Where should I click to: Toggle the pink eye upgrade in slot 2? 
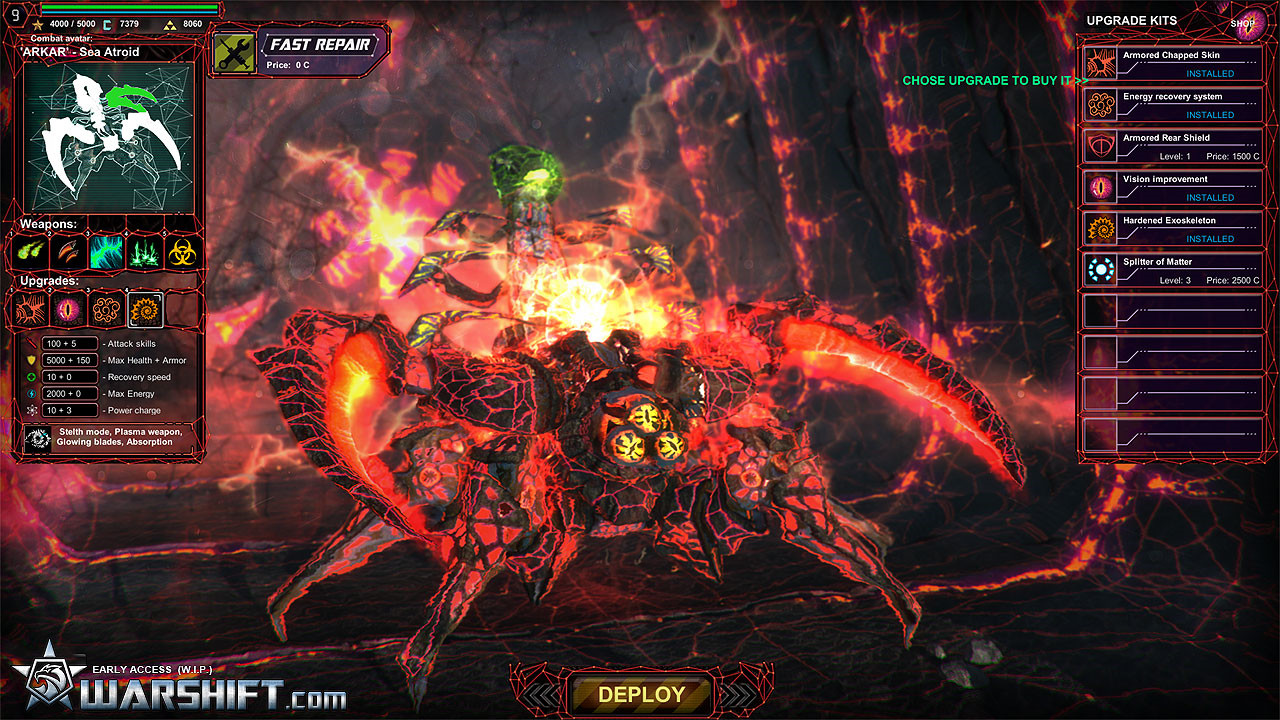point(67,309)
